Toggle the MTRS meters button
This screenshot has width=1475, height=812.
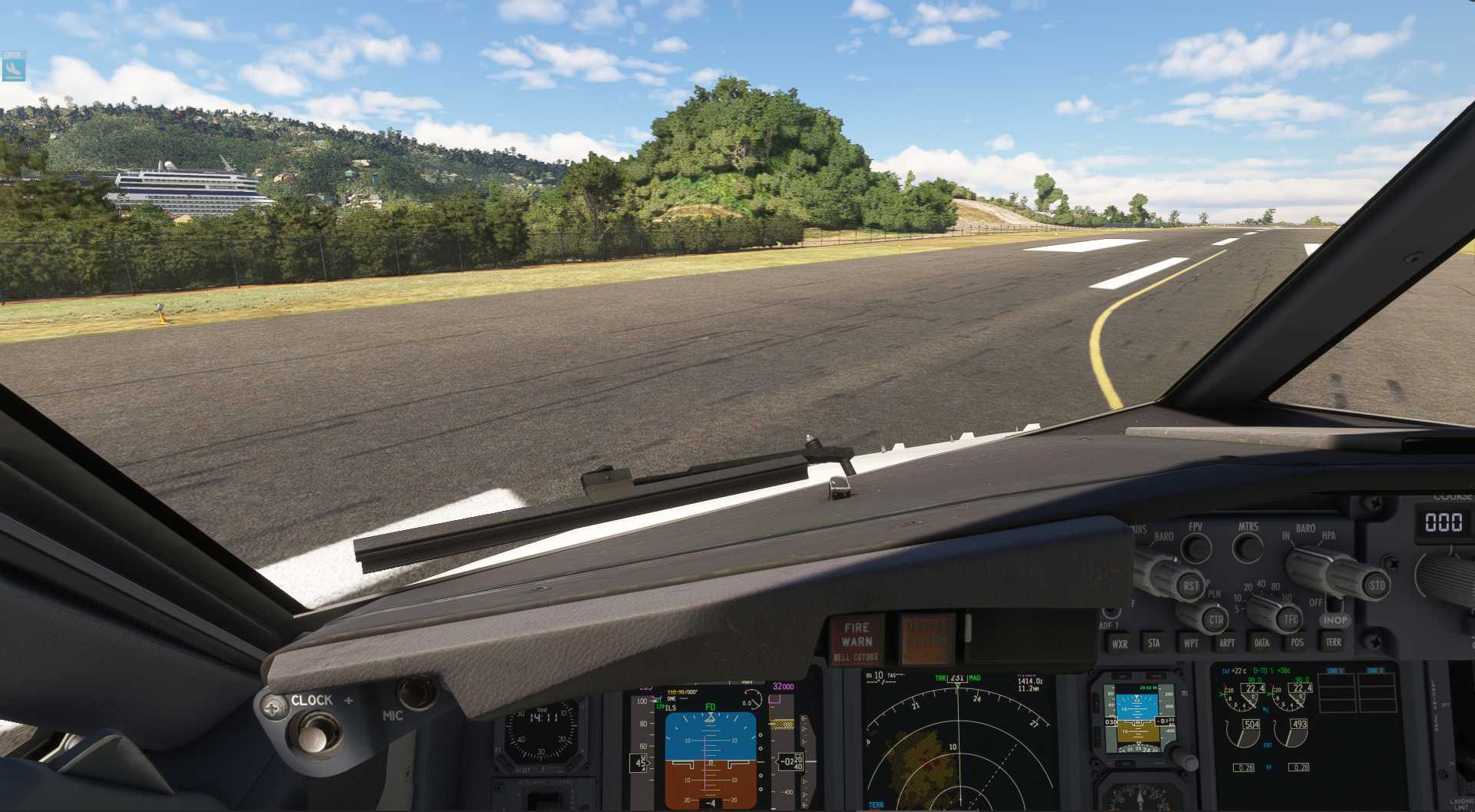(x=1248, y=547)
